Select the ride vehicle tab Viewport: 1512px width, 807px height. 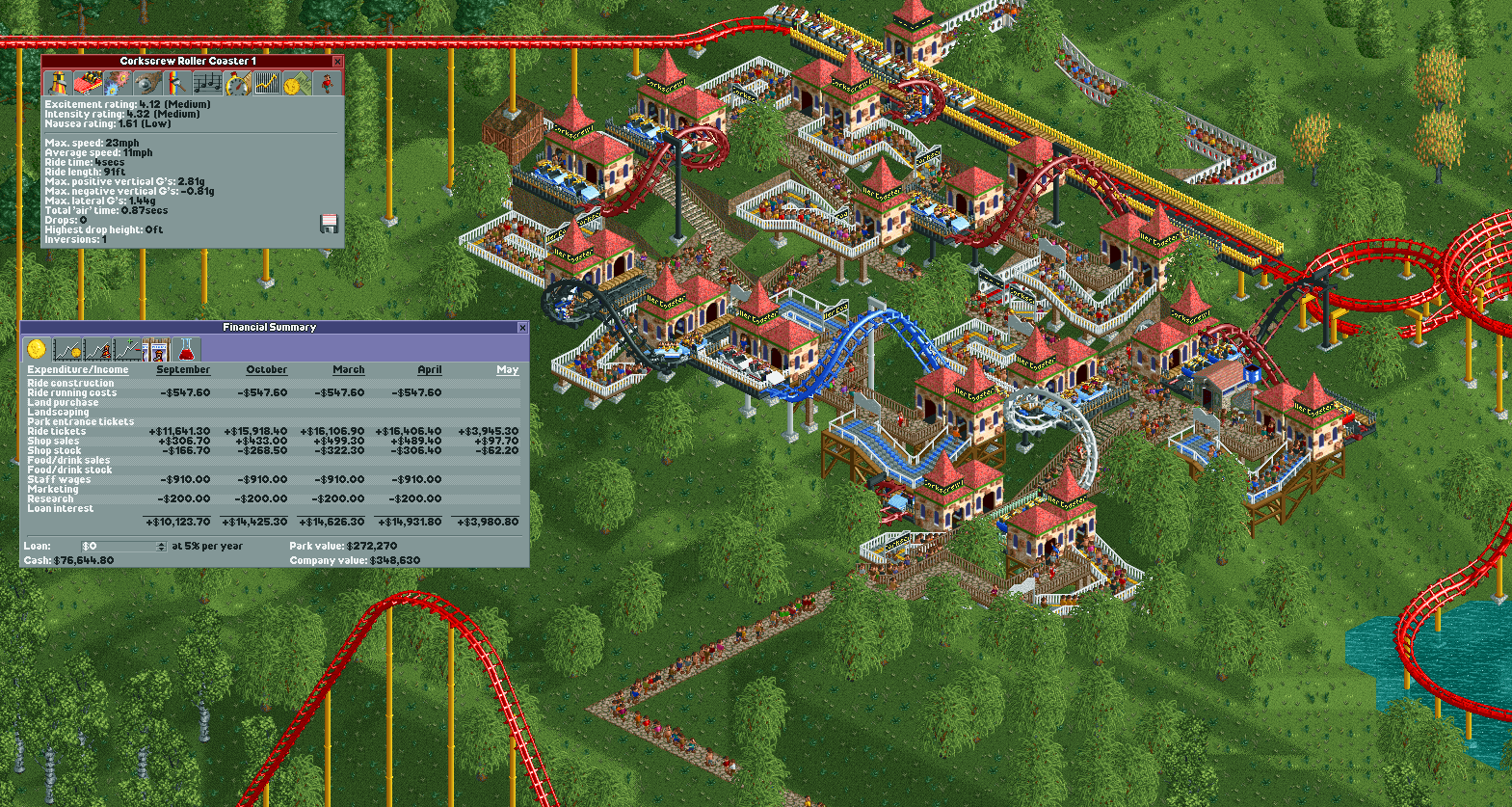[89, 84]
